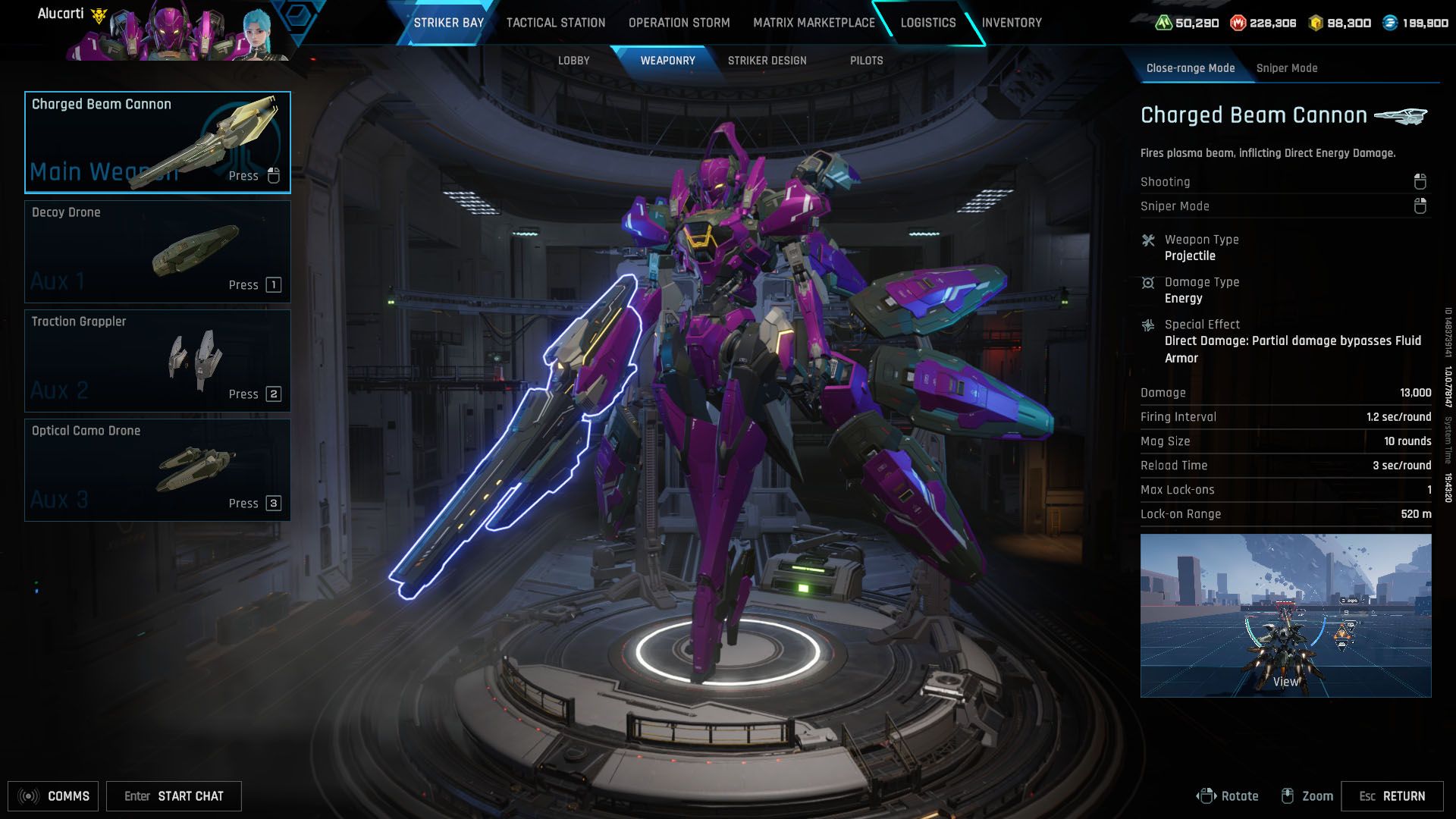Click the Rotate mouse icon near bottom right
The image size is (1456, 819).
[1207, 795]
